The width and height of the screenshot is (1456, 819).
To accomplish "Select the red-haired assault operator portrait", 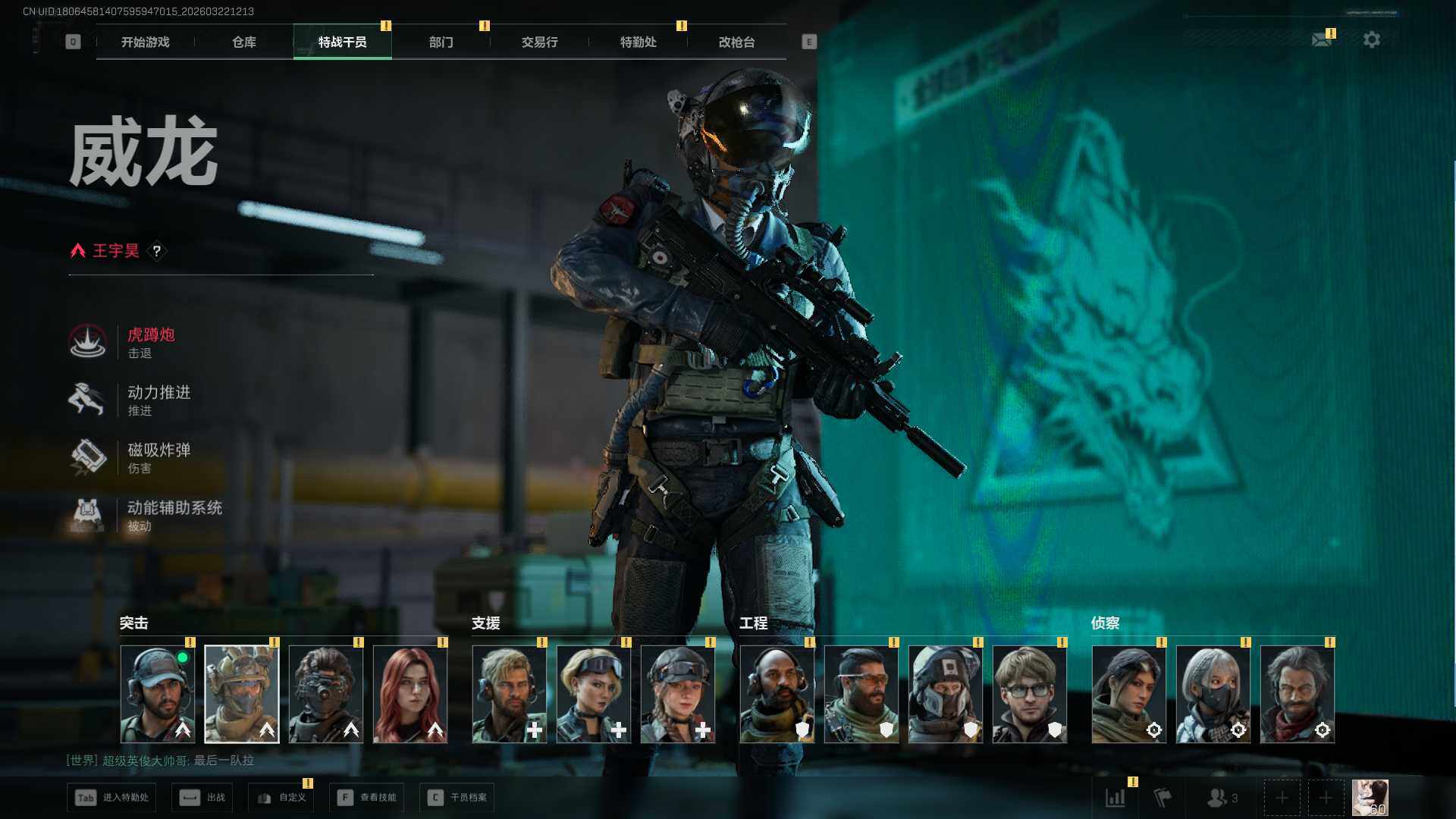I will [x=410, y=694].
